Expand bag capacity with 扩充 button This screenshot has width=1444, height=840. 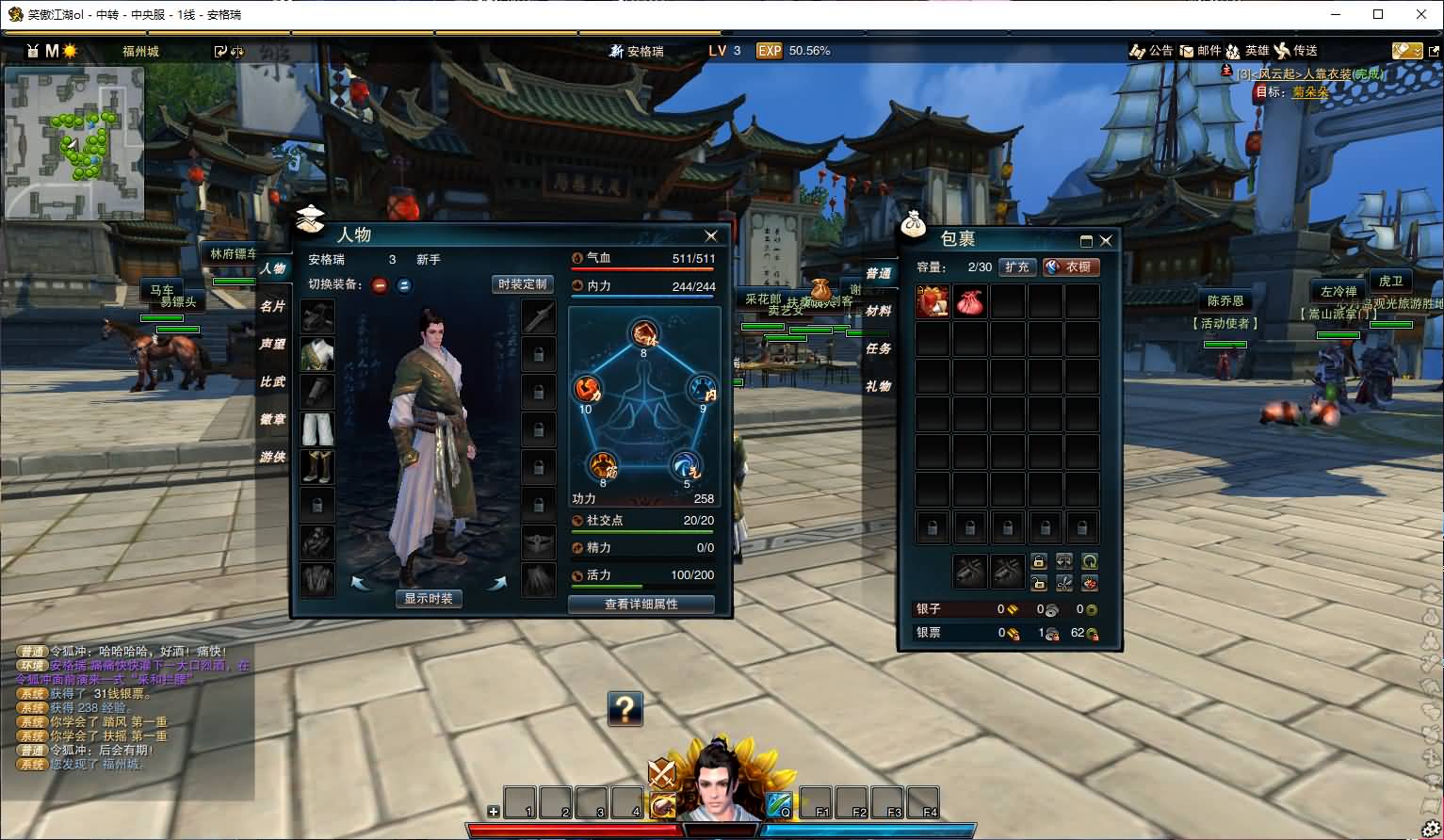click(1016, 267)
